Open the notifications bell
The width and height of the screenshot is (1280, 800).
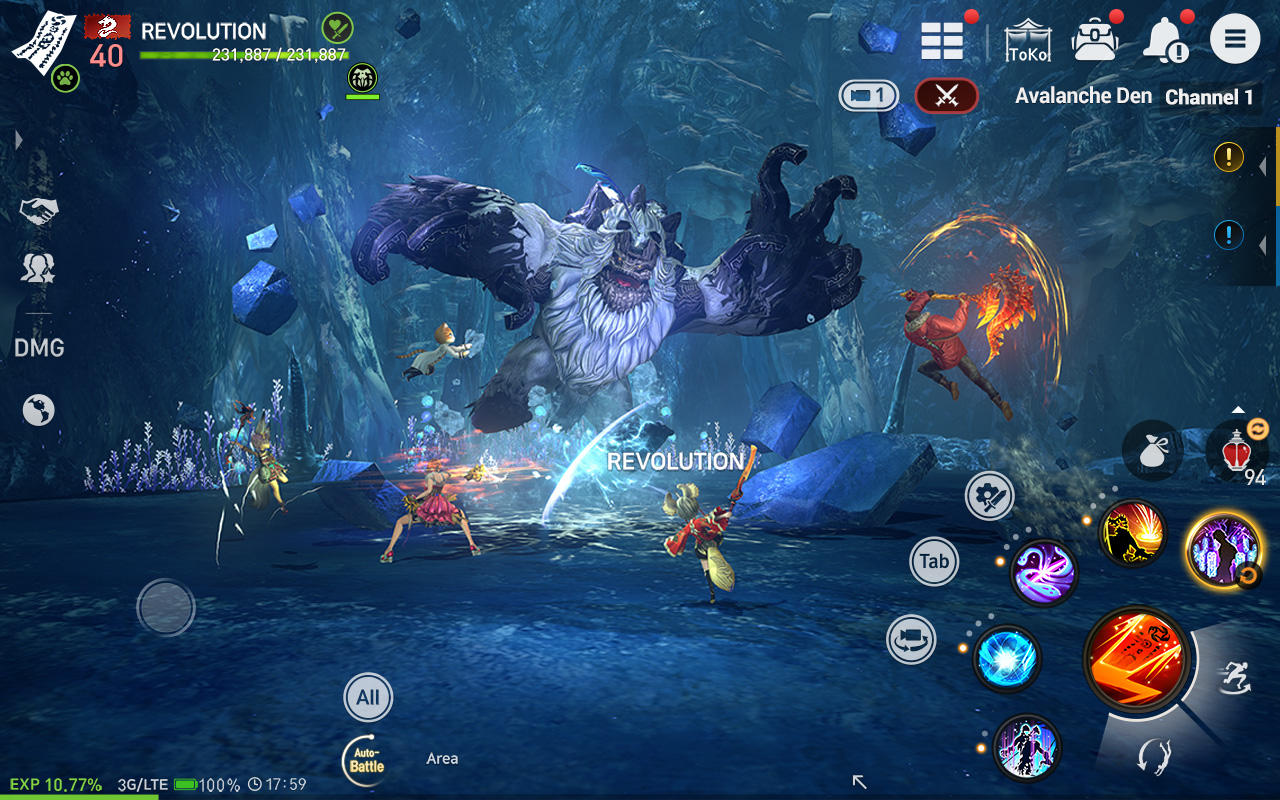point(1165,40)
